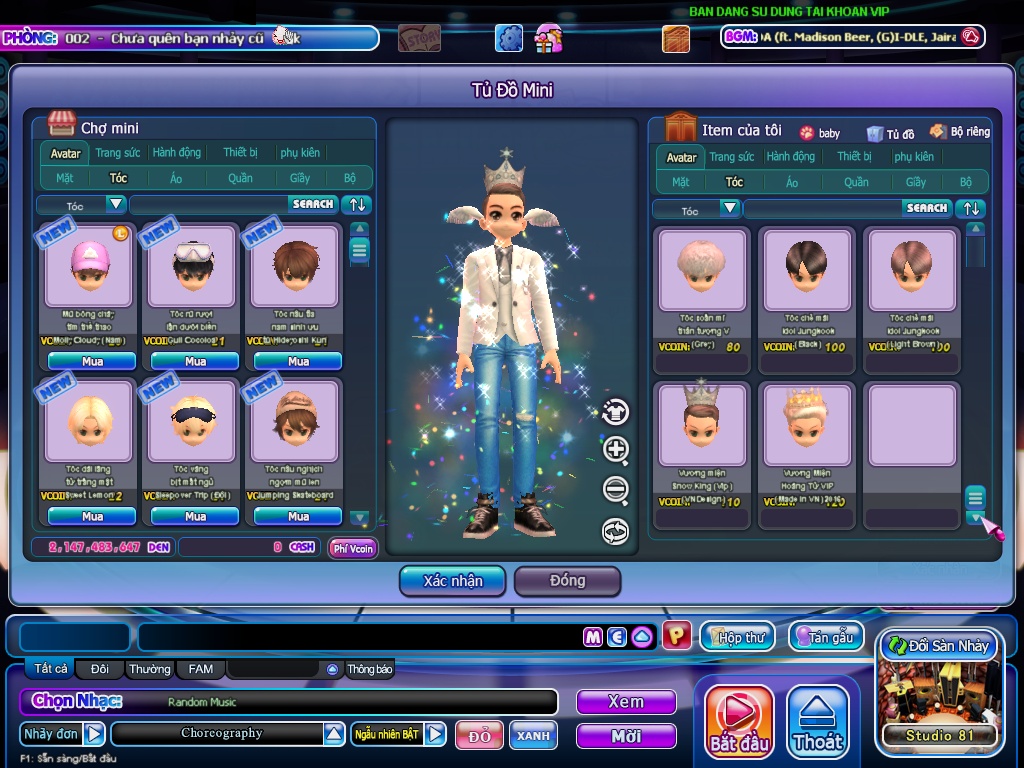Switch chat to the FAM tab
Screen dimensions: 1024x768
[x=201, y=669]
